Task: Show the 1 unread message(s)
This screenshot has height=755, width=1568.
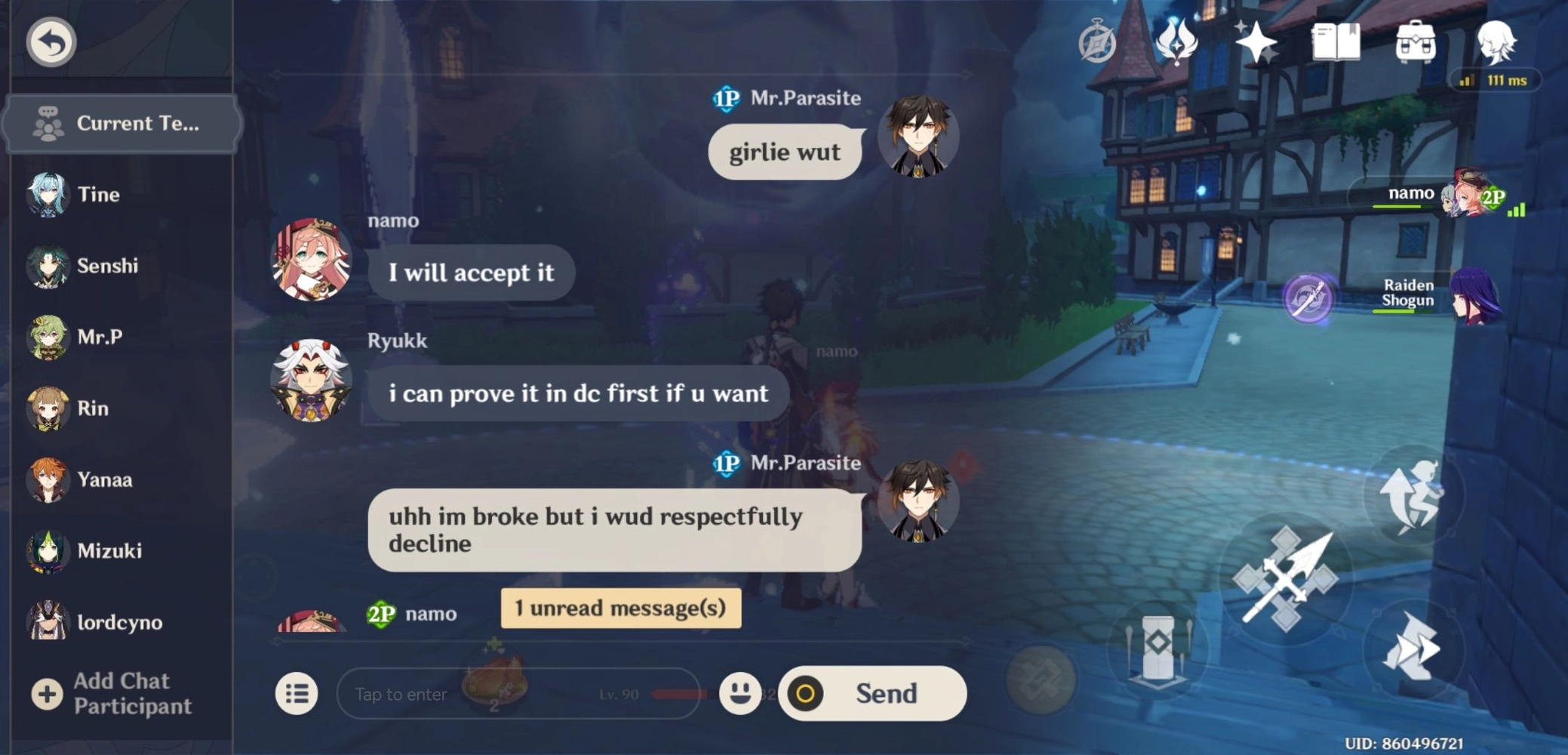Action: tap(620, 608)
